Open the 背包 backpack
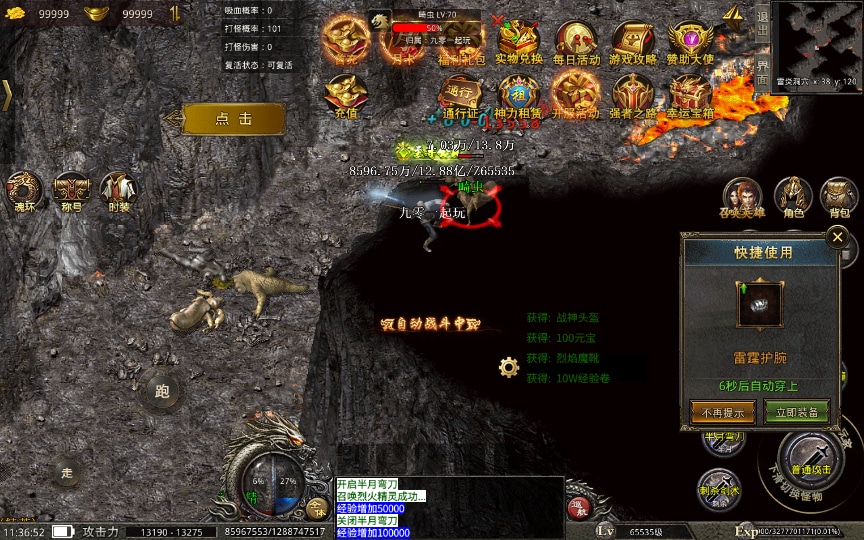The width and height of the screenshot is (864, 540). [x=839, y=196]
